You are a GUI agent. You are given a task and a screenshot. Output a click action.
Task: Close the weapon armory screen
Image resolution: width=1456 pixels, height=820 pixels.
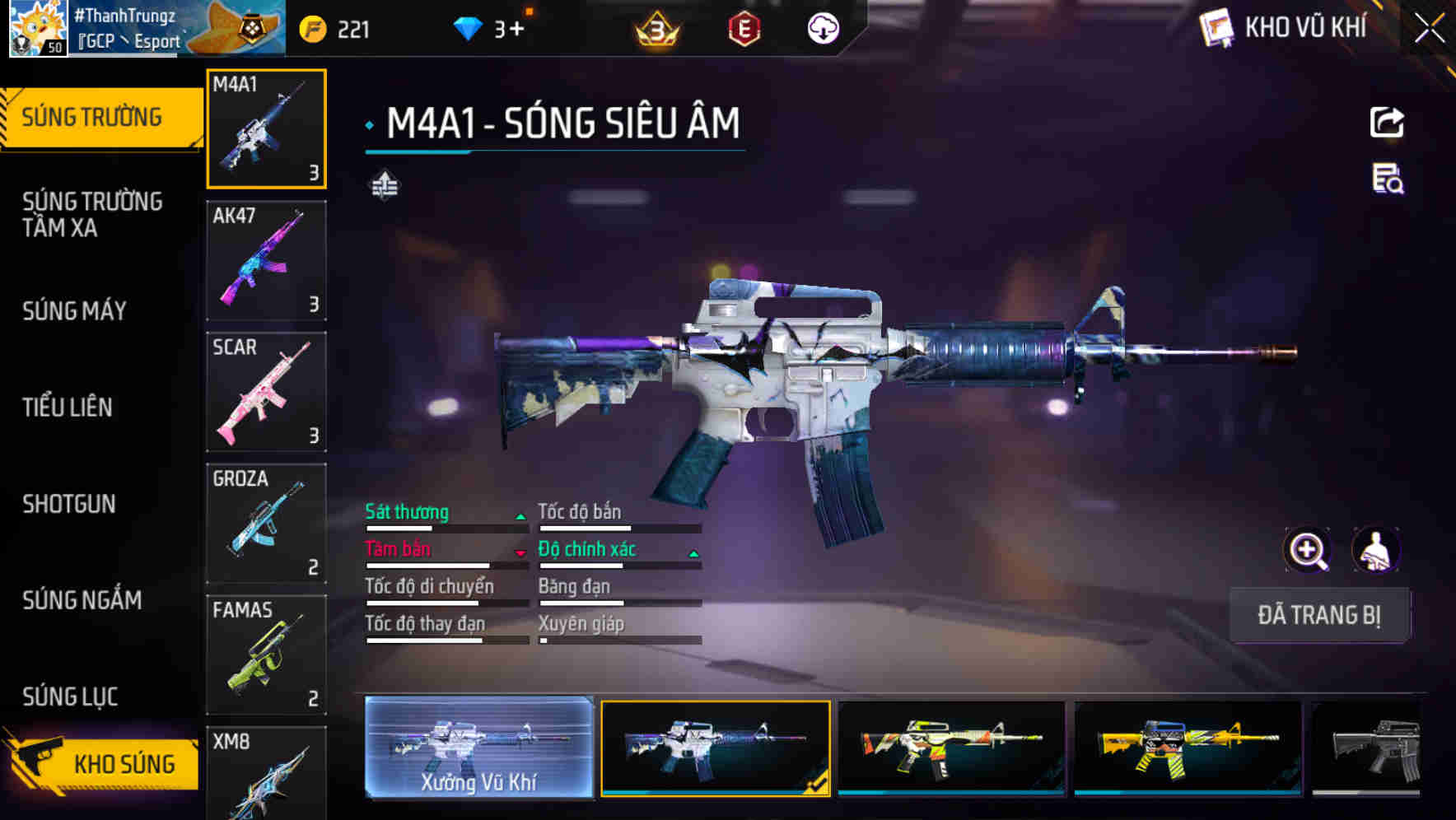(1430, 29)
